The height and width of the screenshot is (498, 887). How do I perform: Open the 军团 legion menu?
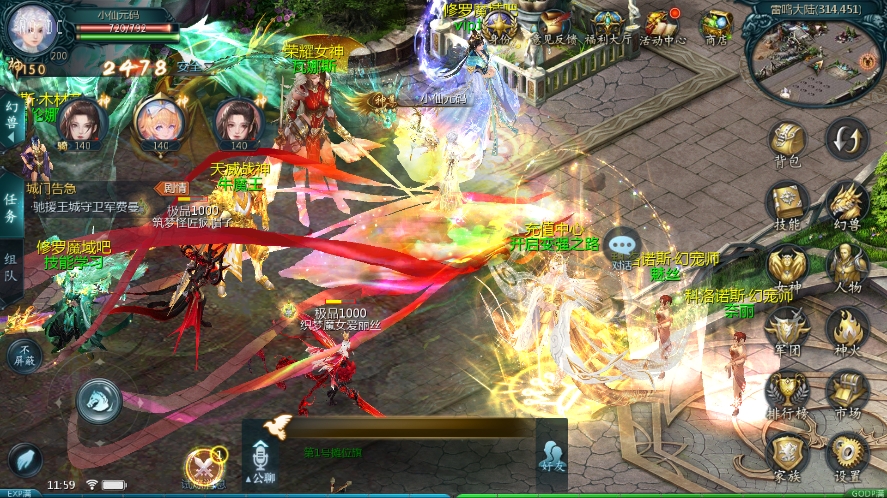(x=788, y=330)
